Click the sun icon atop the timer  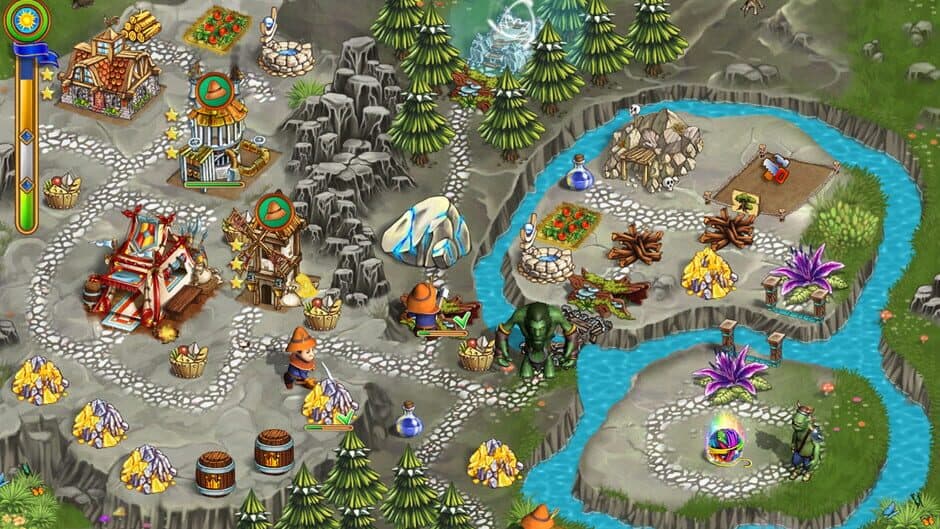pyautogui.click(x=26, y=20)
